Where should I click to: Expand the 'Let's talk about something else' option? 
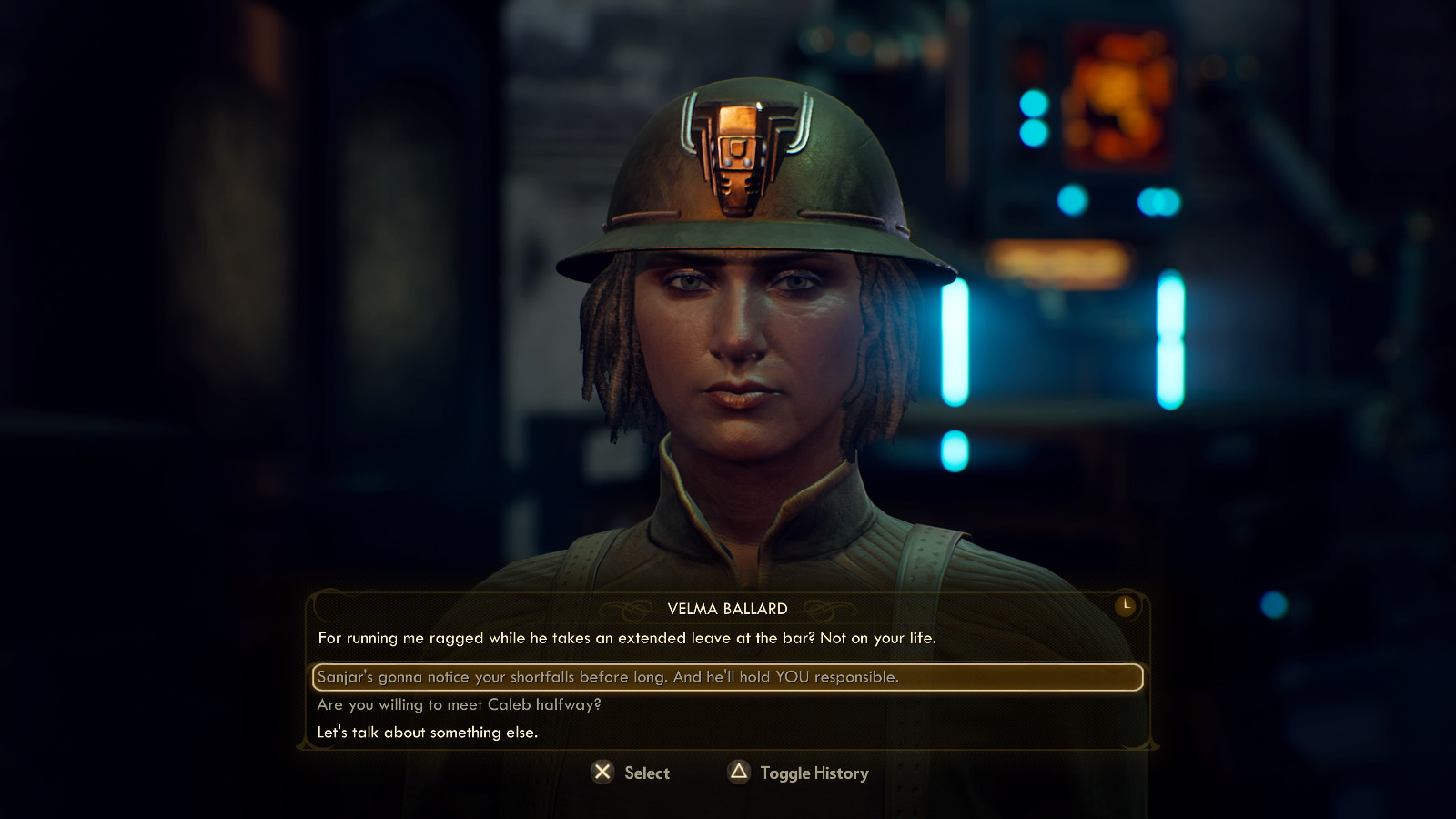point(428,730)
